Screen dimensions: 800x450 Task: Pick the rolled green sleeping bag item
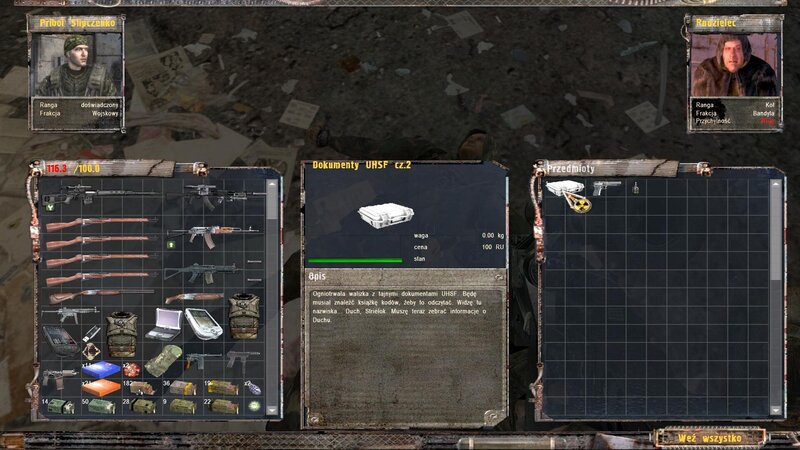tap(161, 360)
